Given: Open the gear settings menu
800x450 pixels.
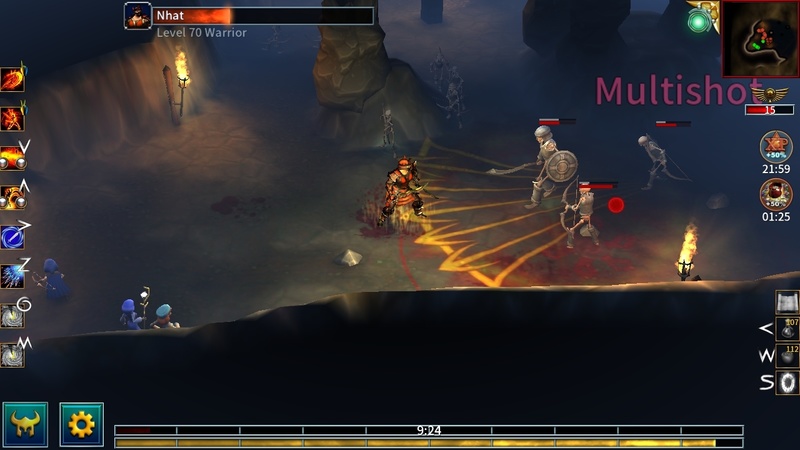Looking at the screenshot, I should [81, 423].
